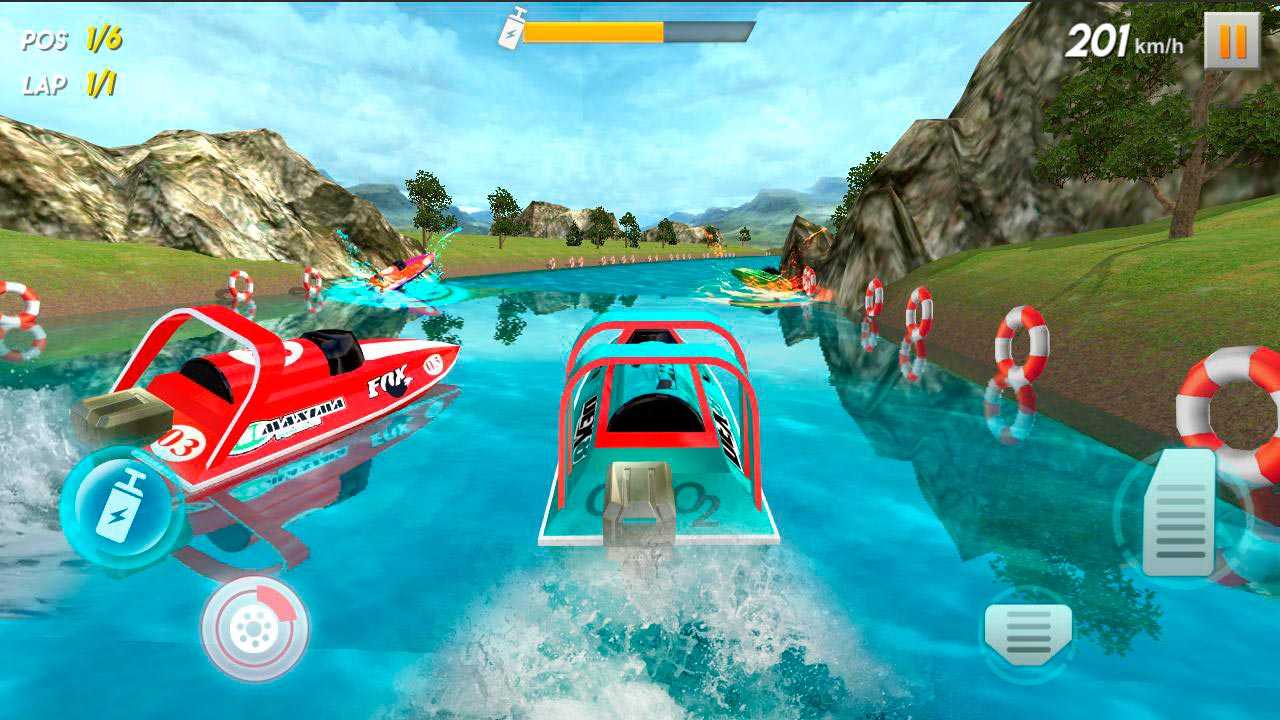Tap the small reverse pedal button
Viewport: 1280px width, 720px height.
1027,634
